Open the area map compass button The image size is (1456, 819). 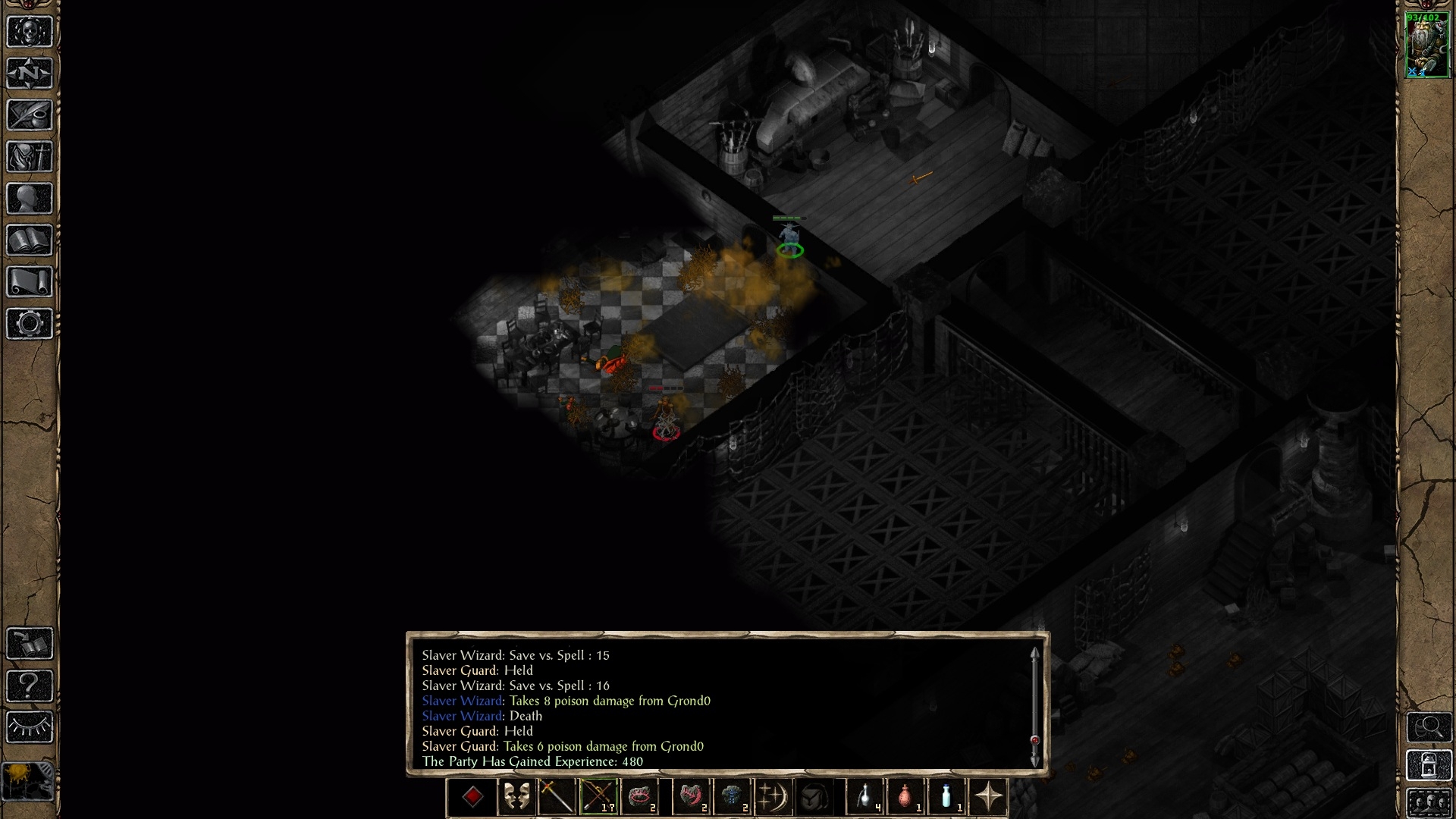tap(30, 74)
